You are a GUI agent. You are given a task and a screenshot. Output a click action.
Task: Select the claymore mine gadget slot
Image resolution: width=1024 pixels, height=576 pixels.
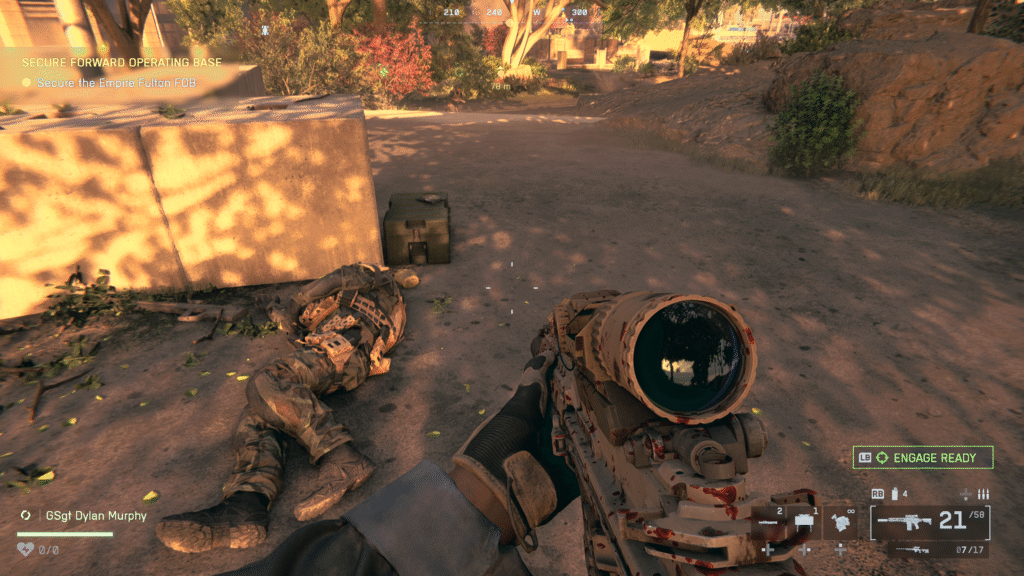[x=804, y=522]
